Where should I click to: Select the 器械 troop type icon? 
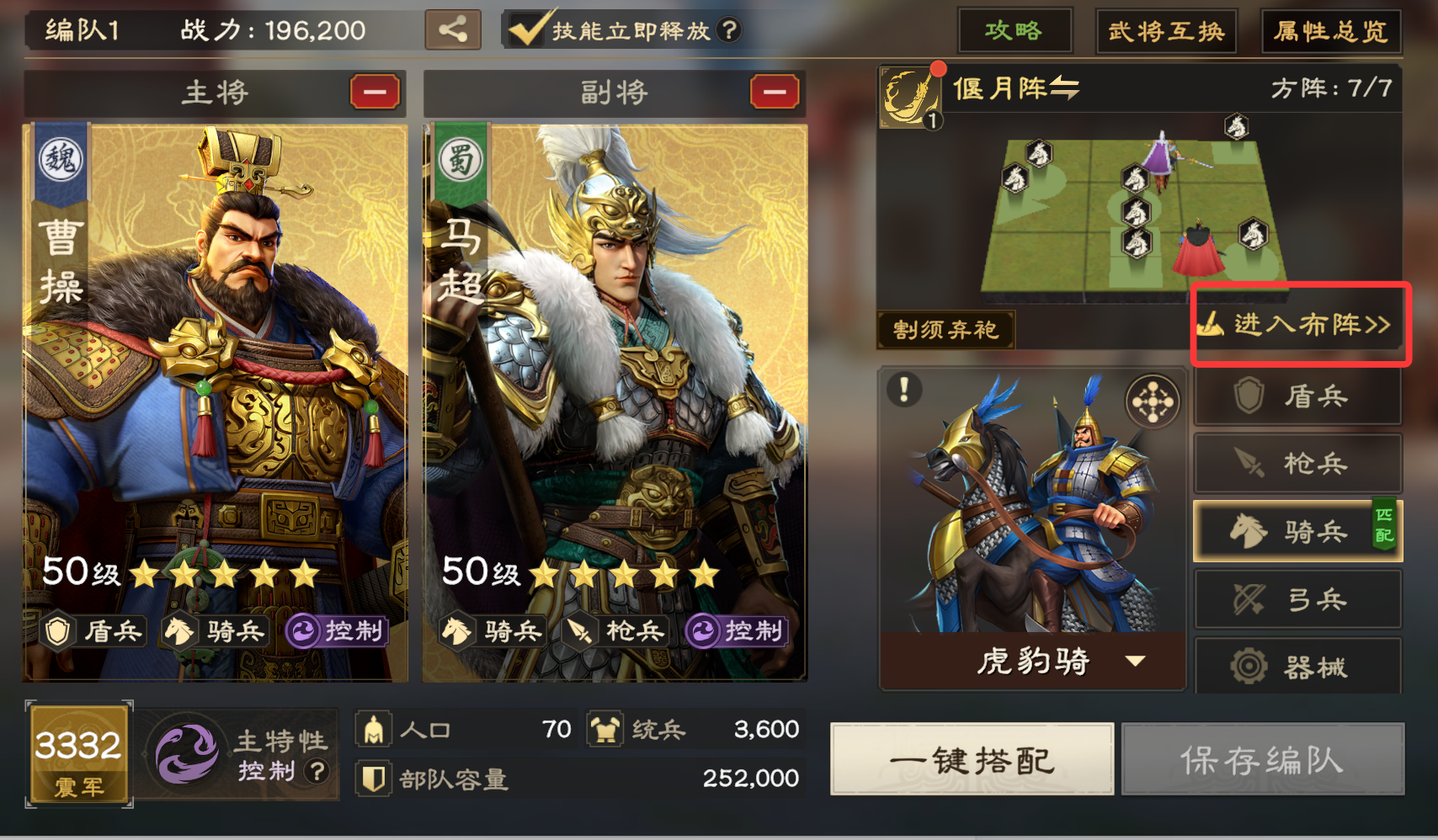[1297, 666]
